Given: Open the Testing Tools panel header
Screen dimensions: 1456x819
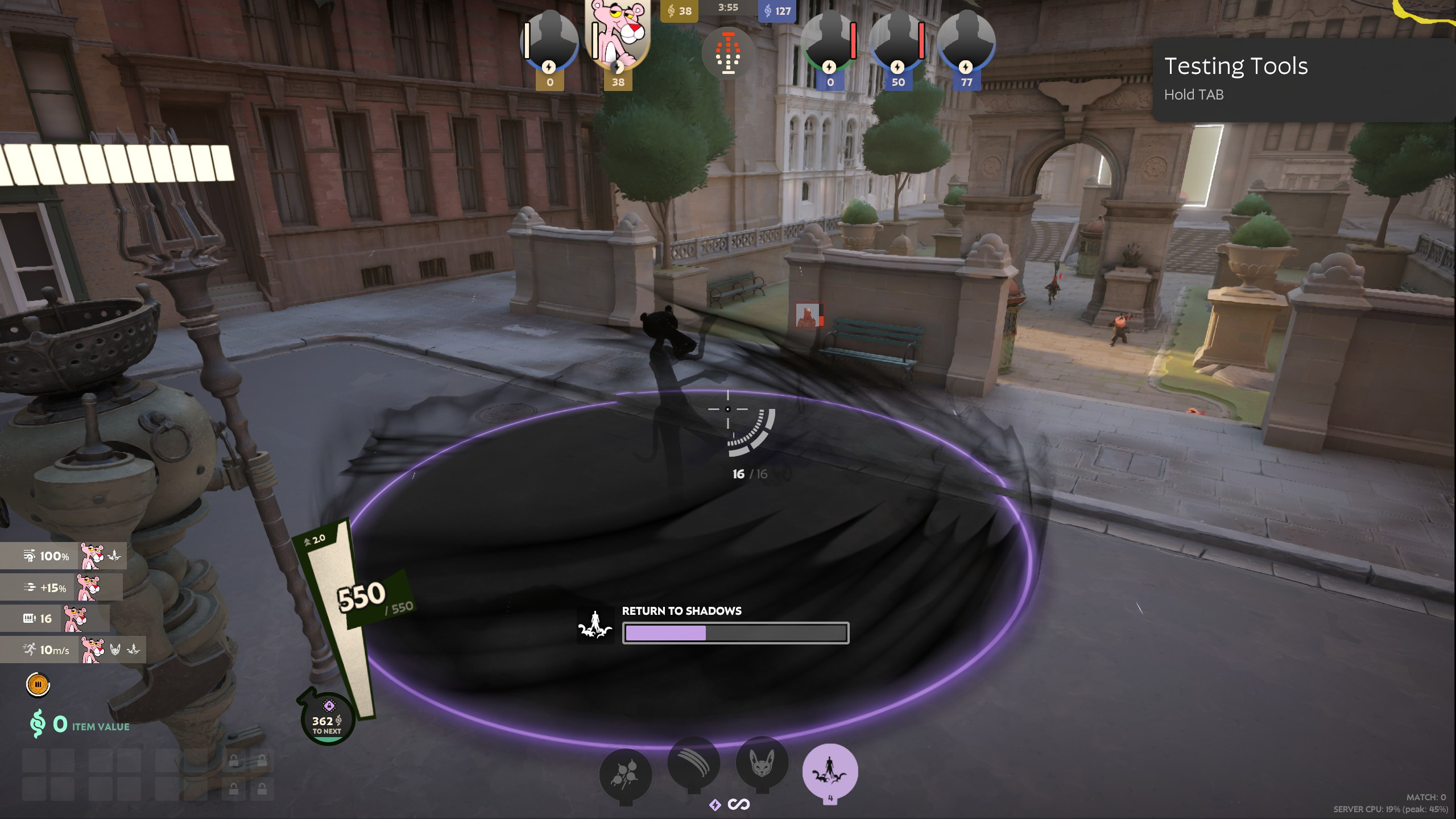Looking at the screenshot, I should pyautogui.click(x=1236, y=67).
